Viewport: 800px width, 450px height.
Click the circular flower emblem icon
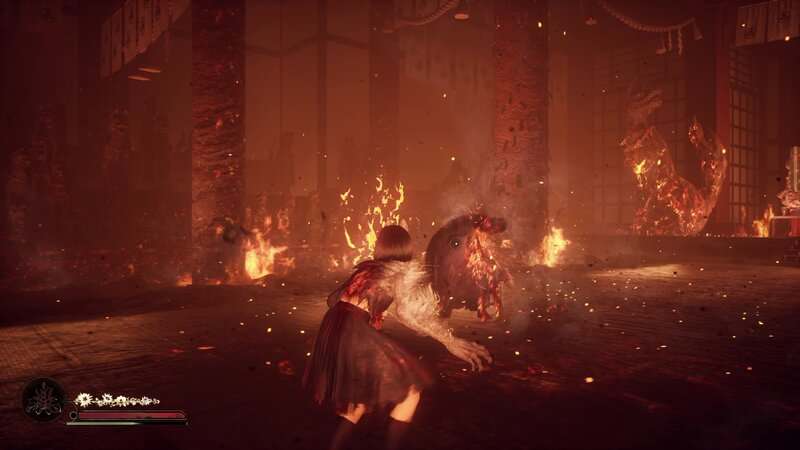(x=42, y=400)
